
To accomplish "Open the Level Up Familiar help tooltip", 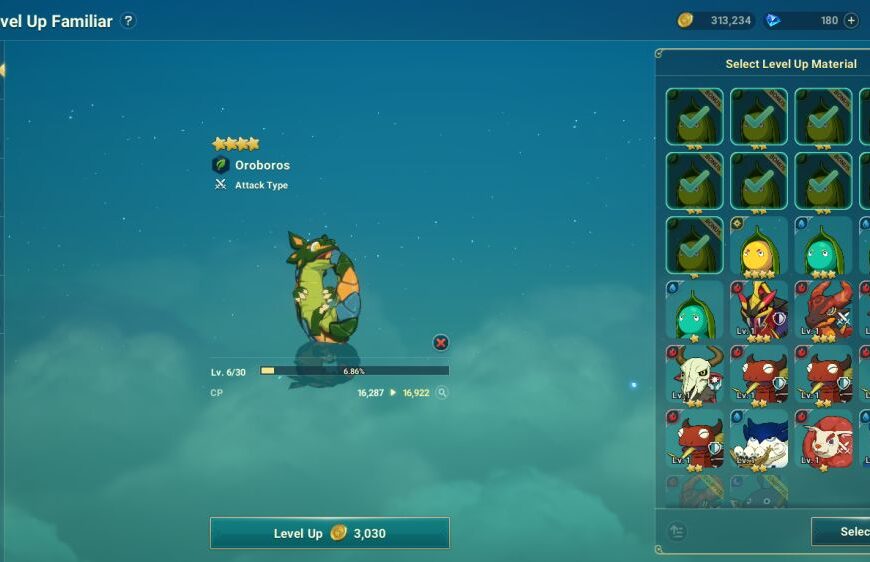I will pos(129,21).
